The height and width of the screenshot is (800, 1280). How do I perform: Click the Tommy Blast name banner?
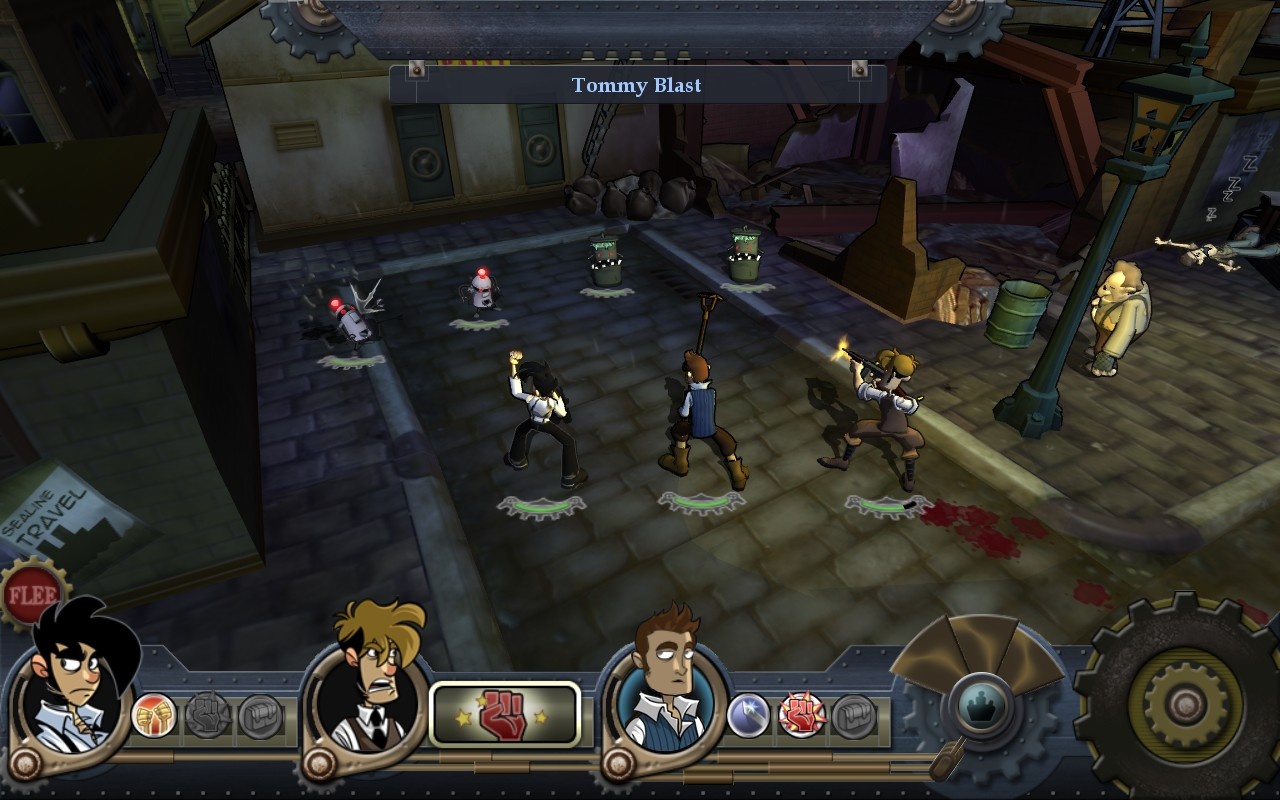637,86
